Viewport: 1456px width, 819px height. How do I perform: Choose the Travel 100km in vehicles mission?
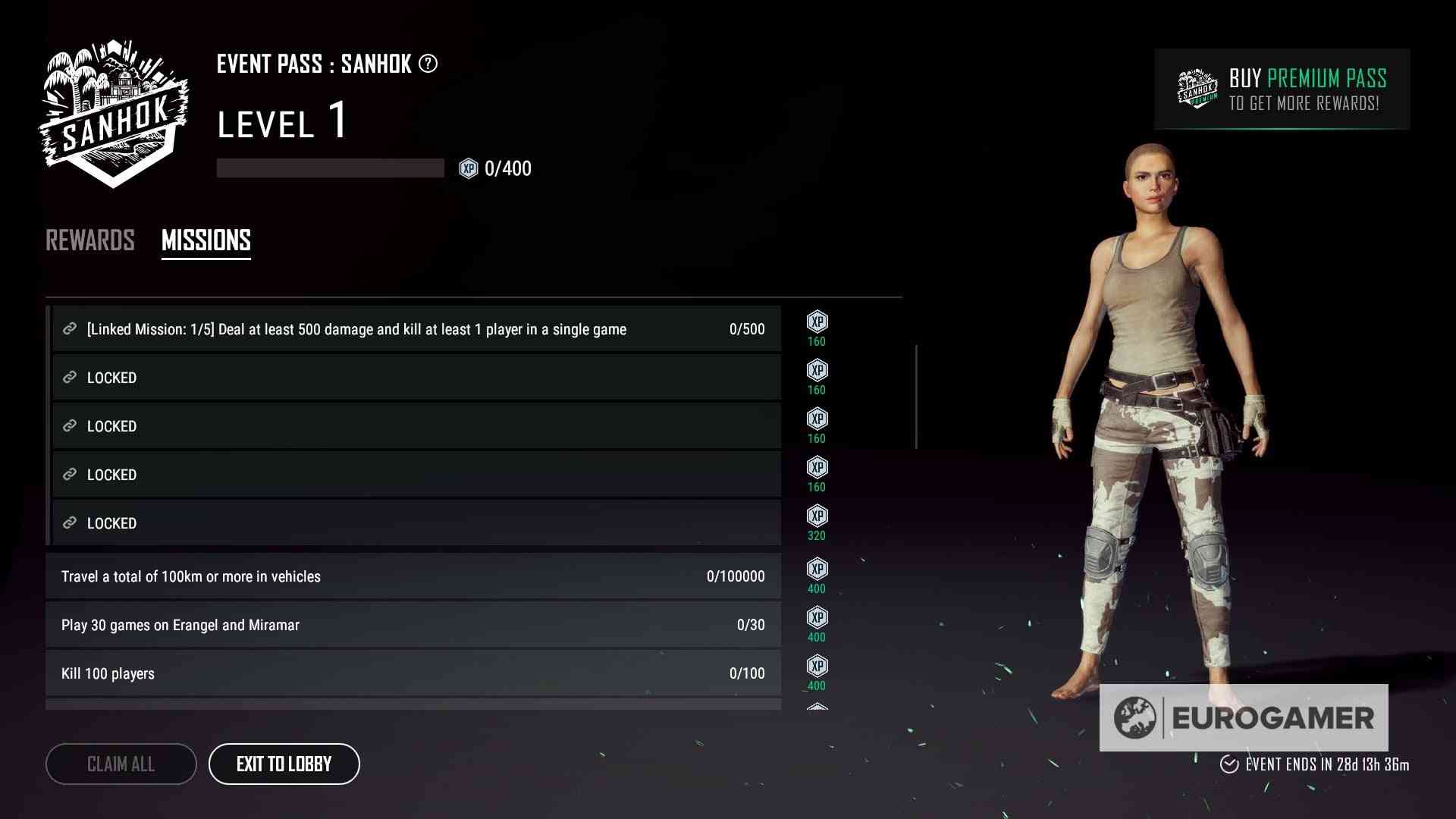[413, 576]
